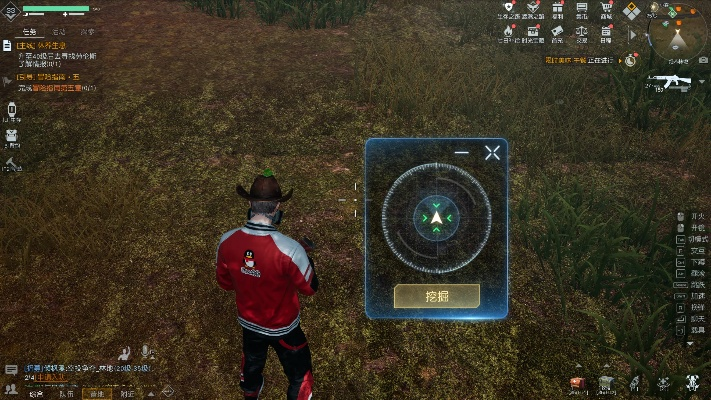Open the shield badge icon
Screen dimensions: 711x400
coord(509,11)
